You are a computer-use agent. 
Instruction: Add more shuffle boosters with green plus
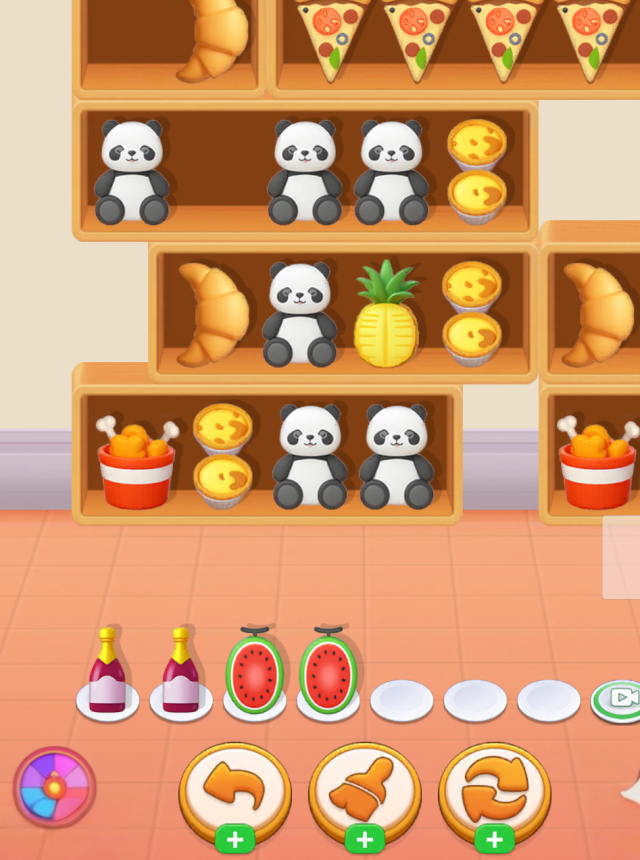coord(495,840)
